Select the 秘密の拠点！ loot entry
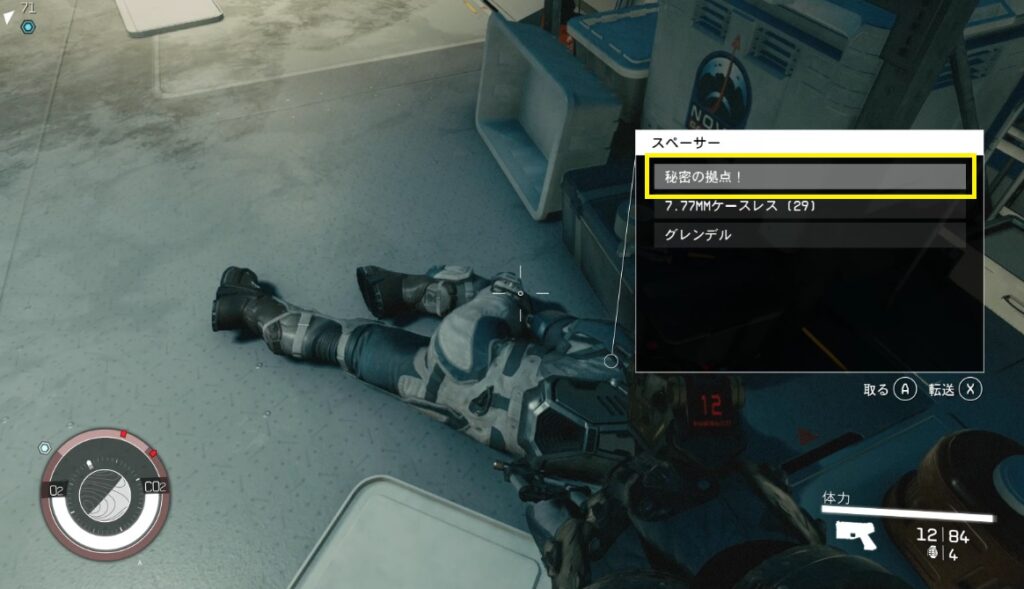The image size is (1024, 589). click(808, 177)
